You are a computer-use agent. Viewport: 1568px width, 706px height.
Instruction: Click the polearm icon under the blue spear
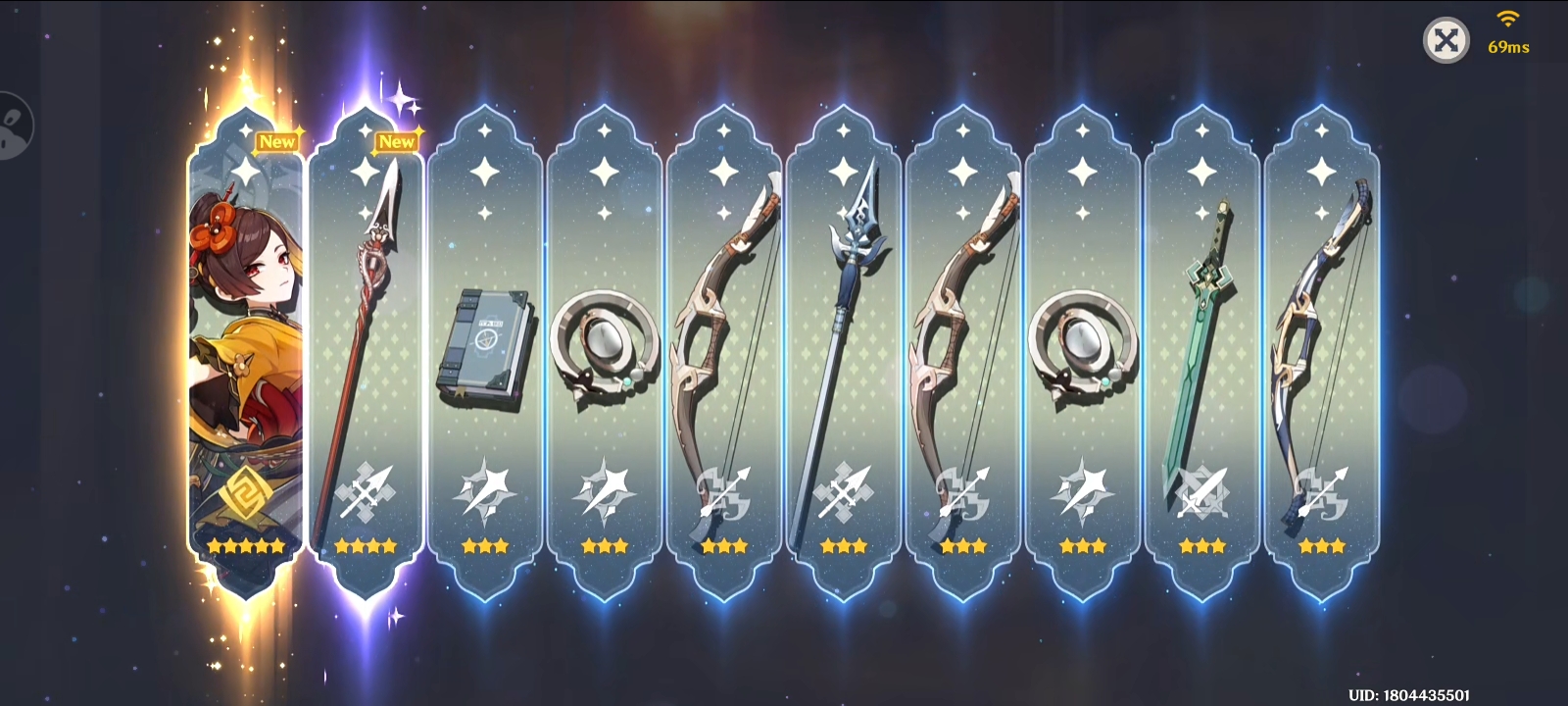point(843,490)
